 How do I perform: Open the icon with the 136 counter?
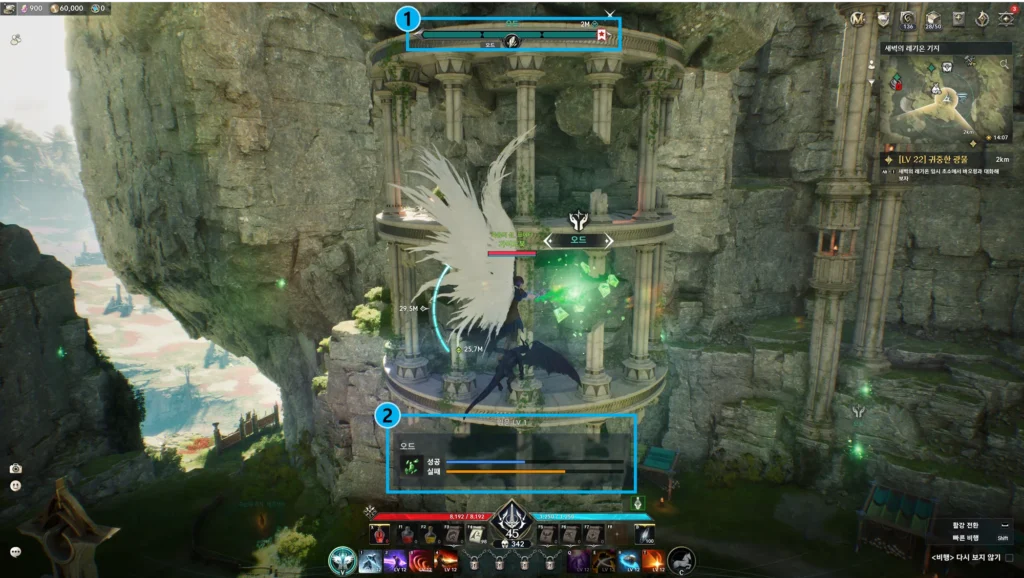(x=908, y=18)
